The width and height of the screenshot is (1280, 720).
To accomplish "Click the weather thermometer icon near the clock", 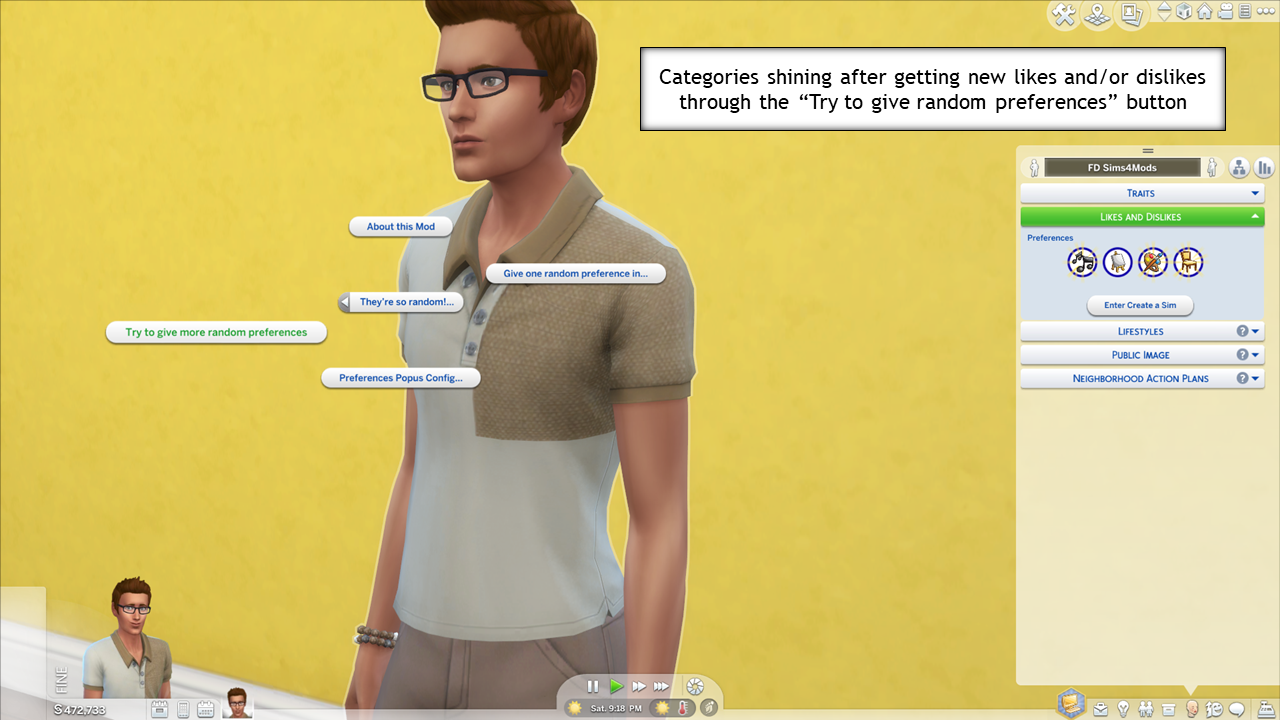I will coord(684,708).
